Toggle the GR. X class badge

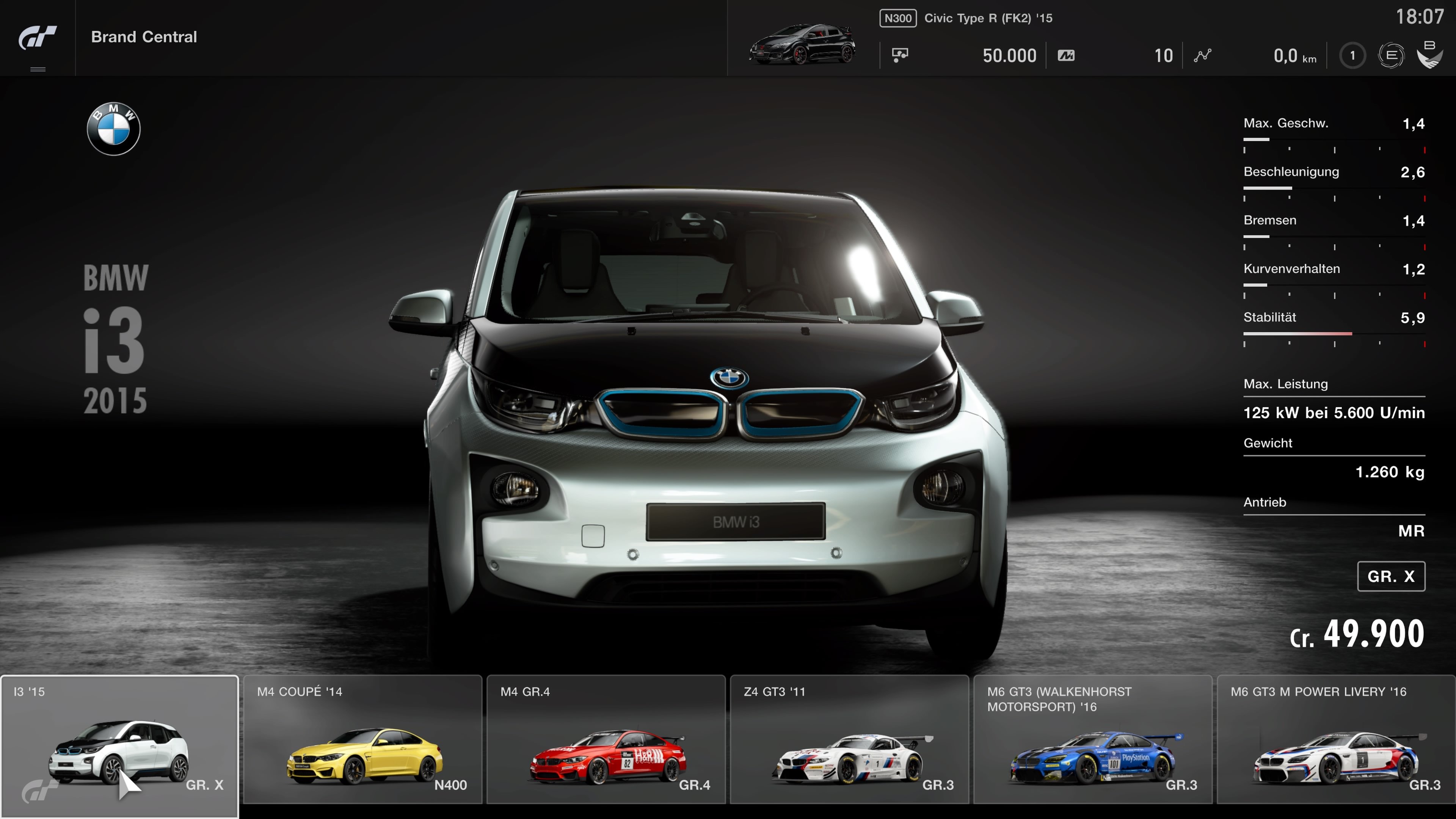1390,576
